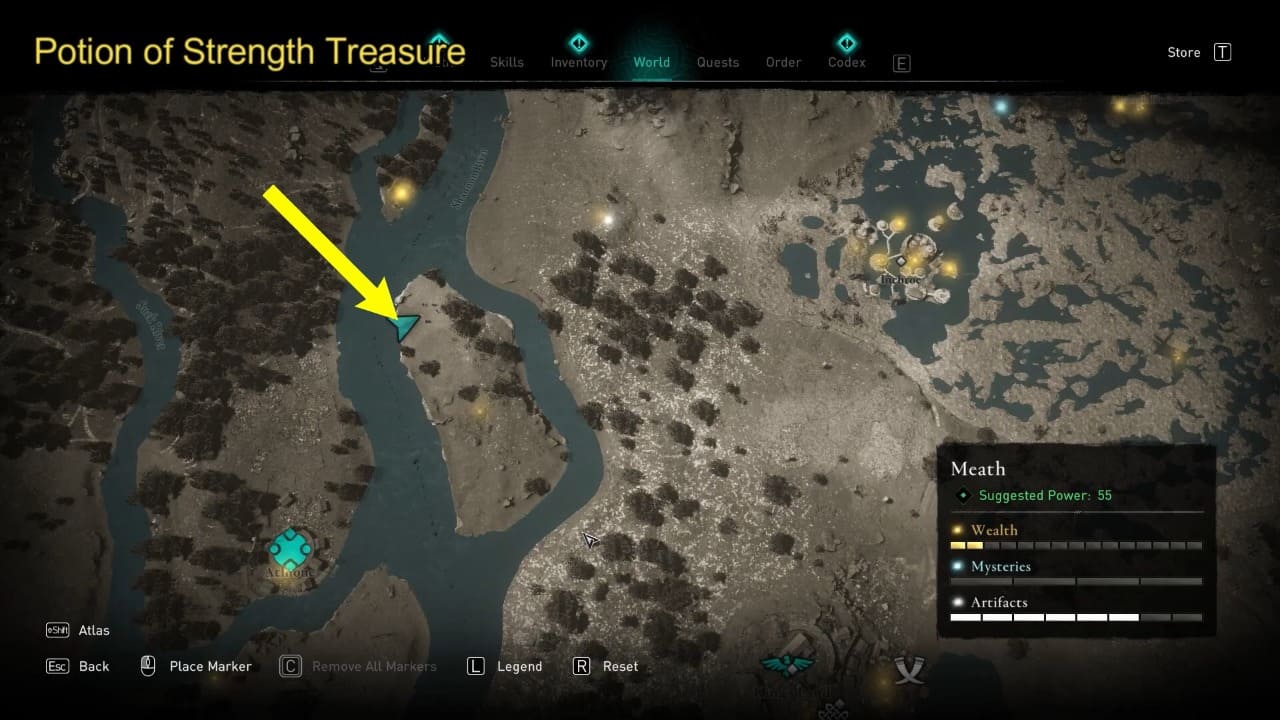Select the cyan Mystery marker near top right
This screenshot has width=1280, height=720.
pos(1001,106)
